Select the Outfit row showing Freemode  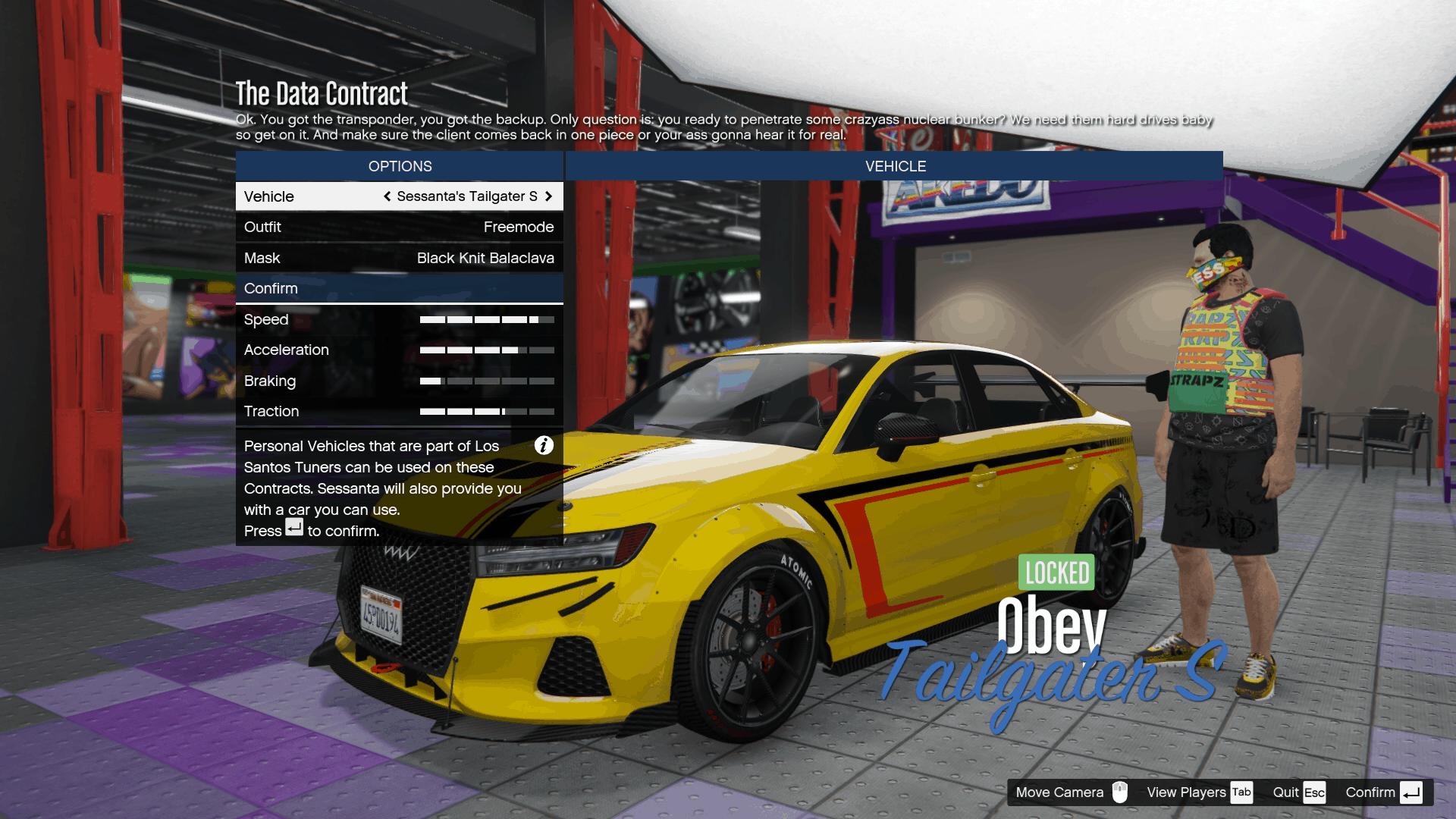coord(399,227)
